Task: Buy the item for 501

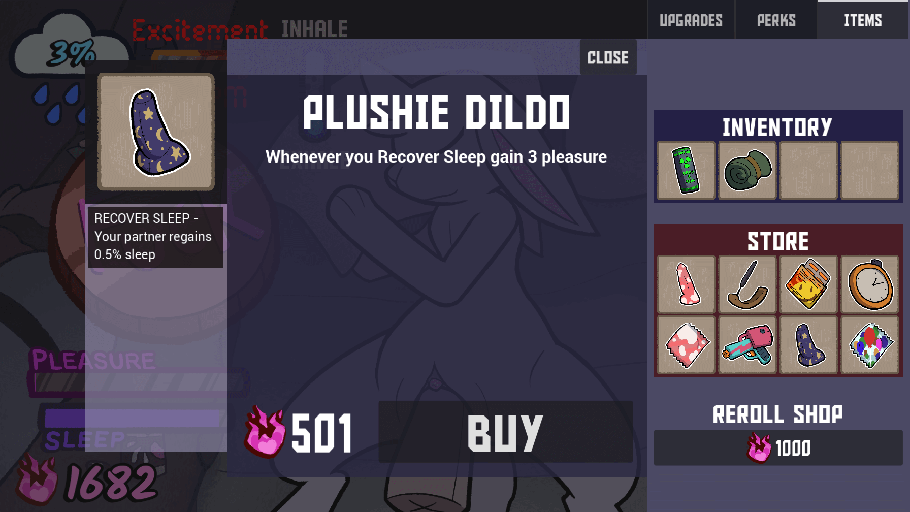Action: [505, 432]
